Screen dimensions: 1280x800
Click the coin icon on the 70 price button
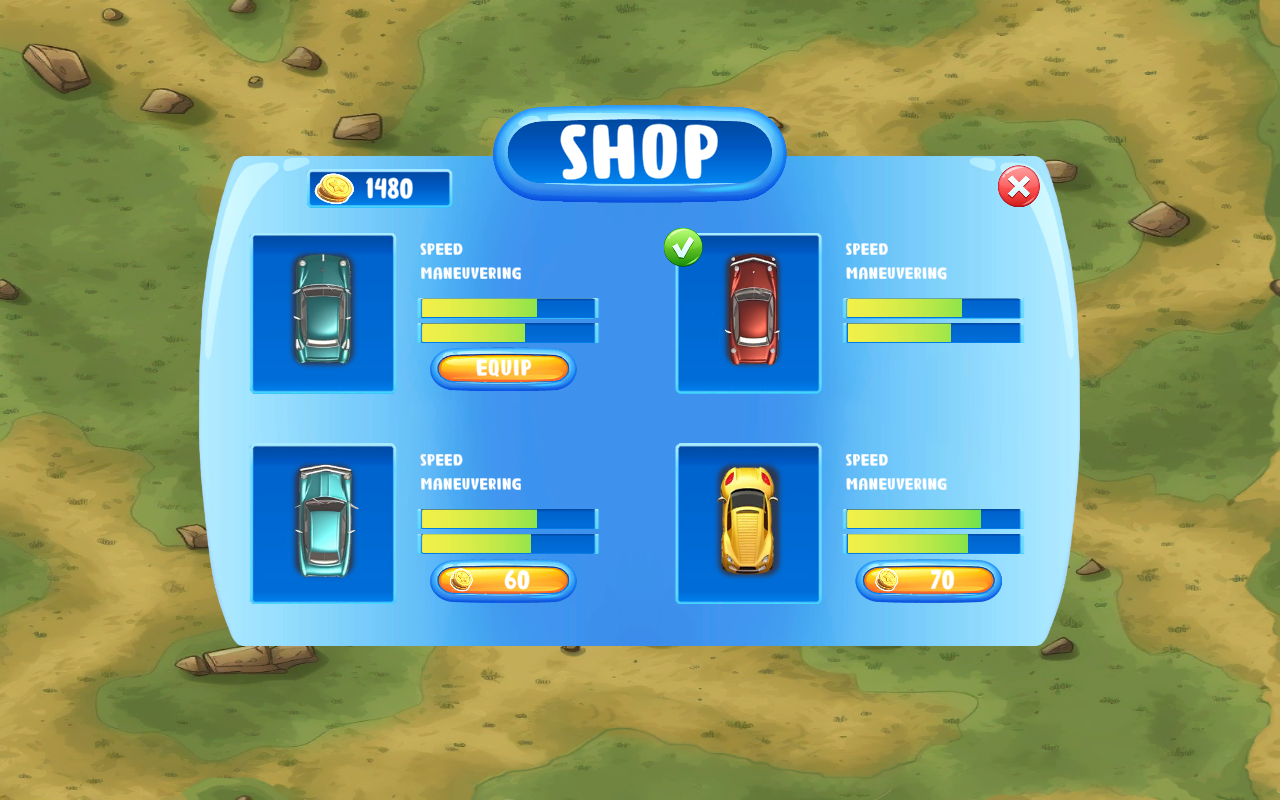(x=888, y=581)
